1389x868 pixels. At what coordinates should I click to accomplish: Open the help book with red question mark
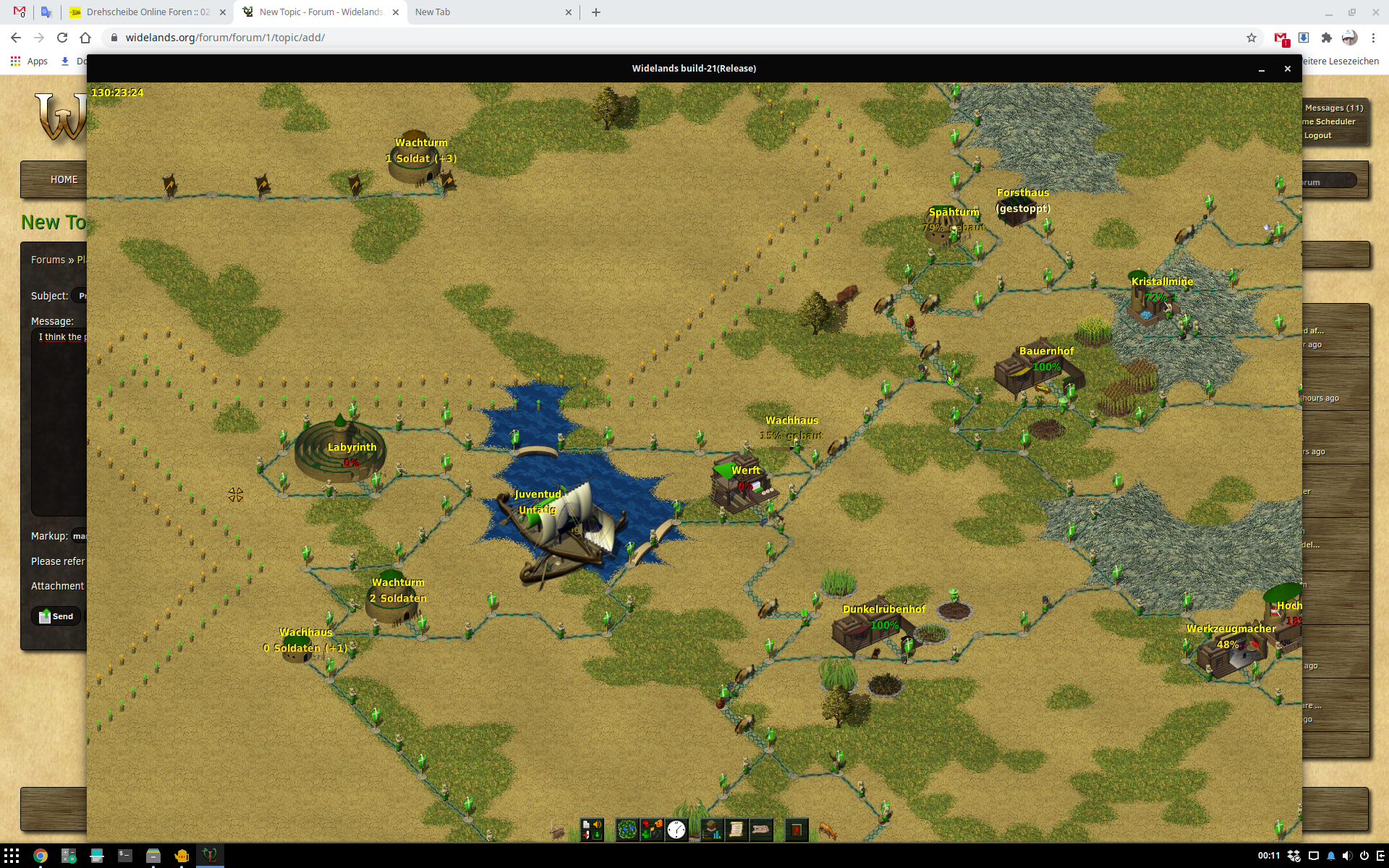(x=796, y=830)
